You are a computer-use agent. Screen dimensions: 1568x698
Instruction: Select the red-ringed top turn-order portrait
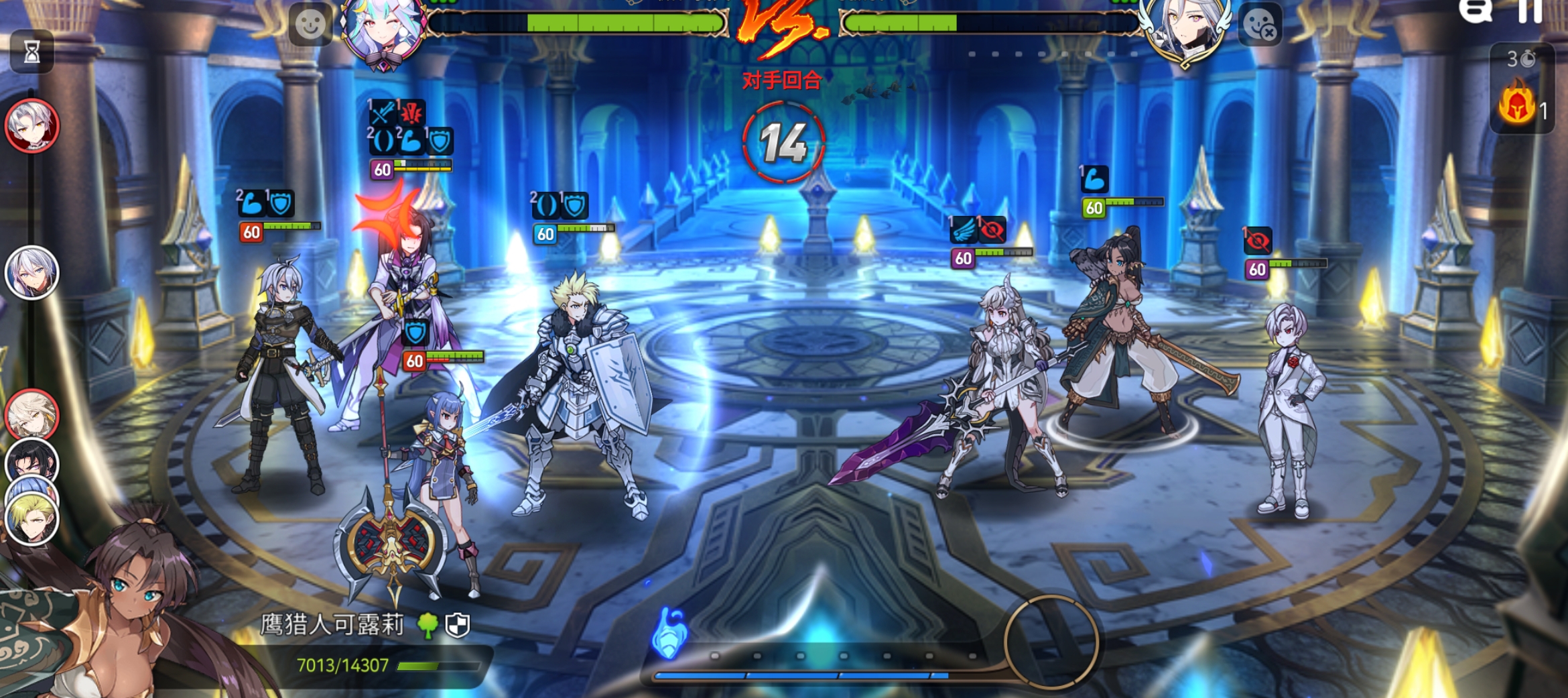[x=32, y=125]
